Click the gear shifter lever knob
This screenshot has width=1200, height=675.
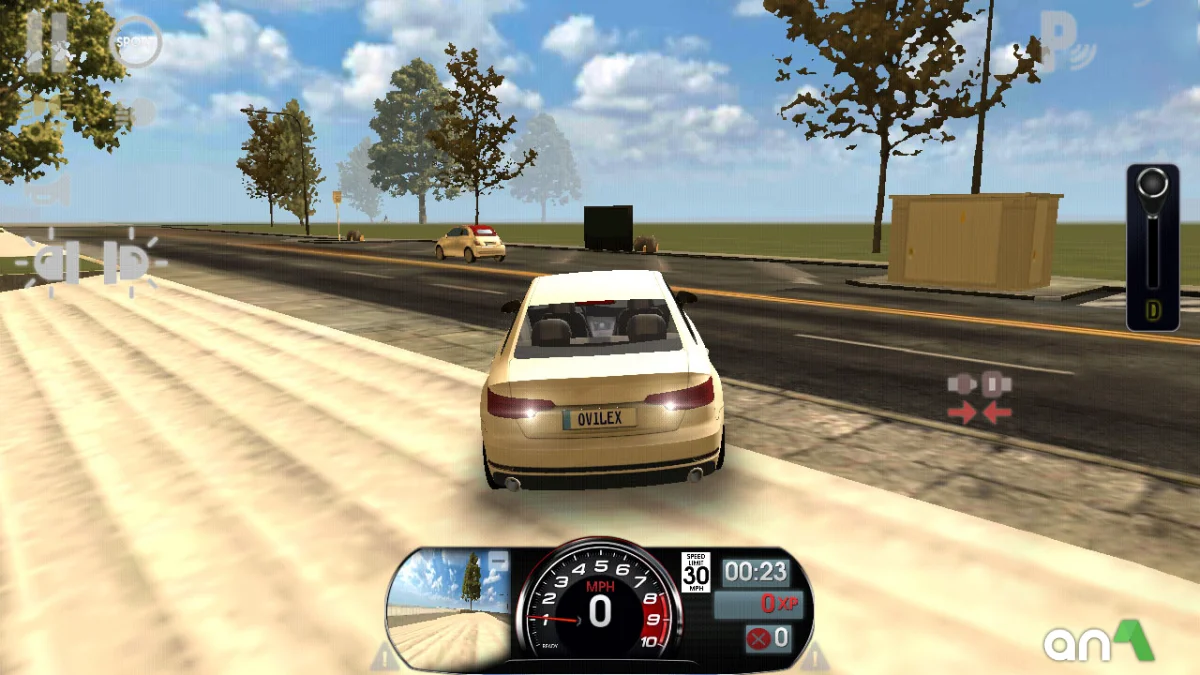1153,184
